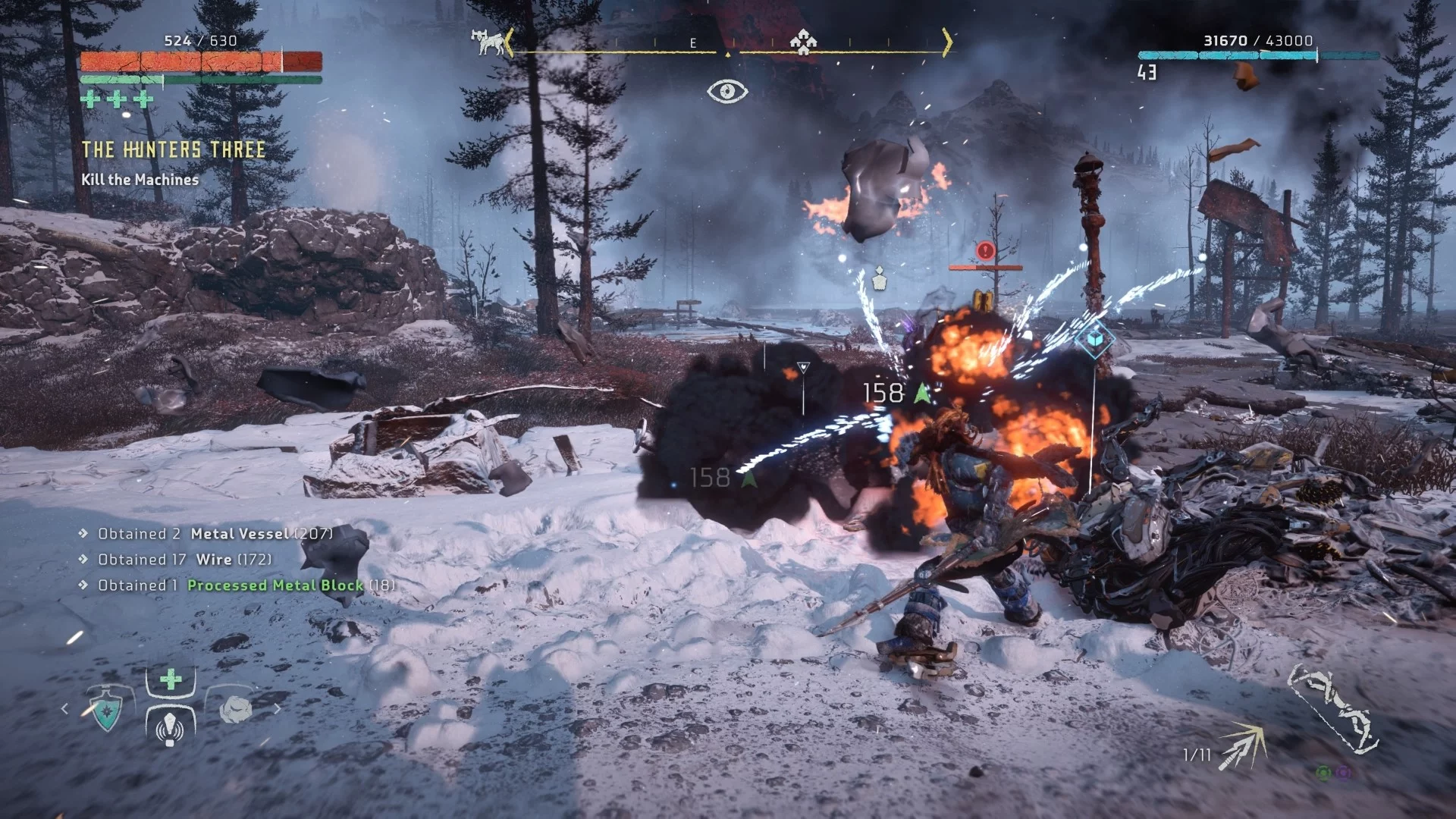Select the blue cube waypoint marker
This screenshot has height=819, width=1456.
1094,339
